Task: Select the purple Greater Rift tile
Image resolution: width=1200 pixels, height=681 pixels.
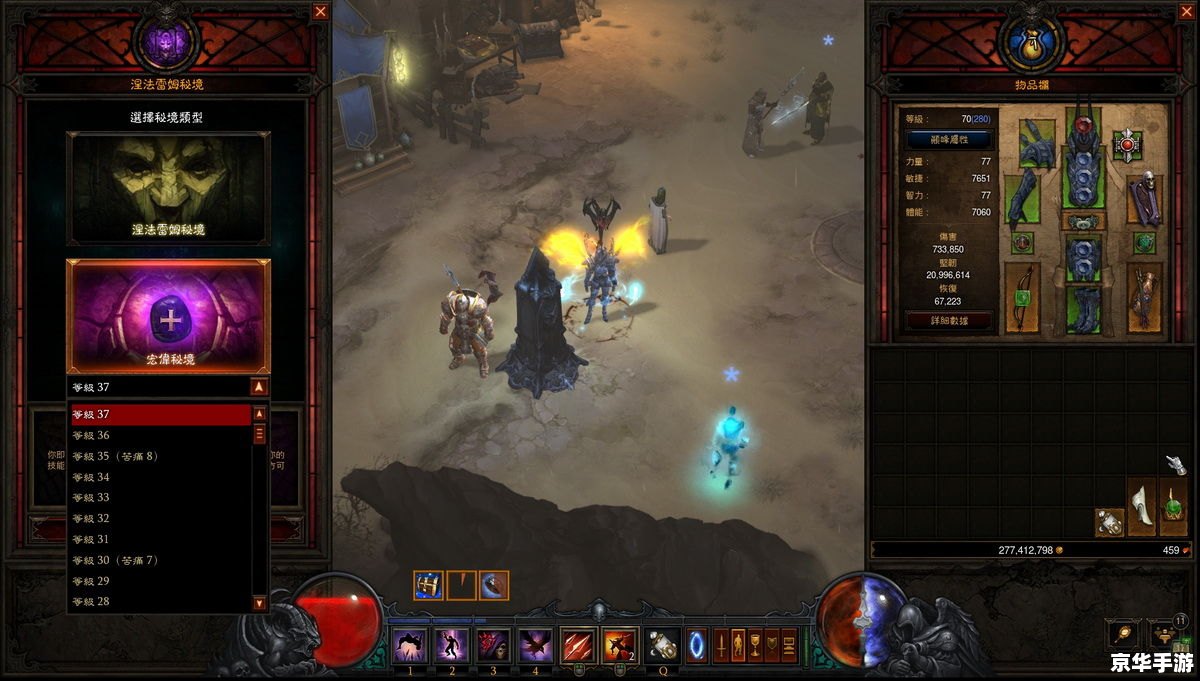Action: coord(168,316)
